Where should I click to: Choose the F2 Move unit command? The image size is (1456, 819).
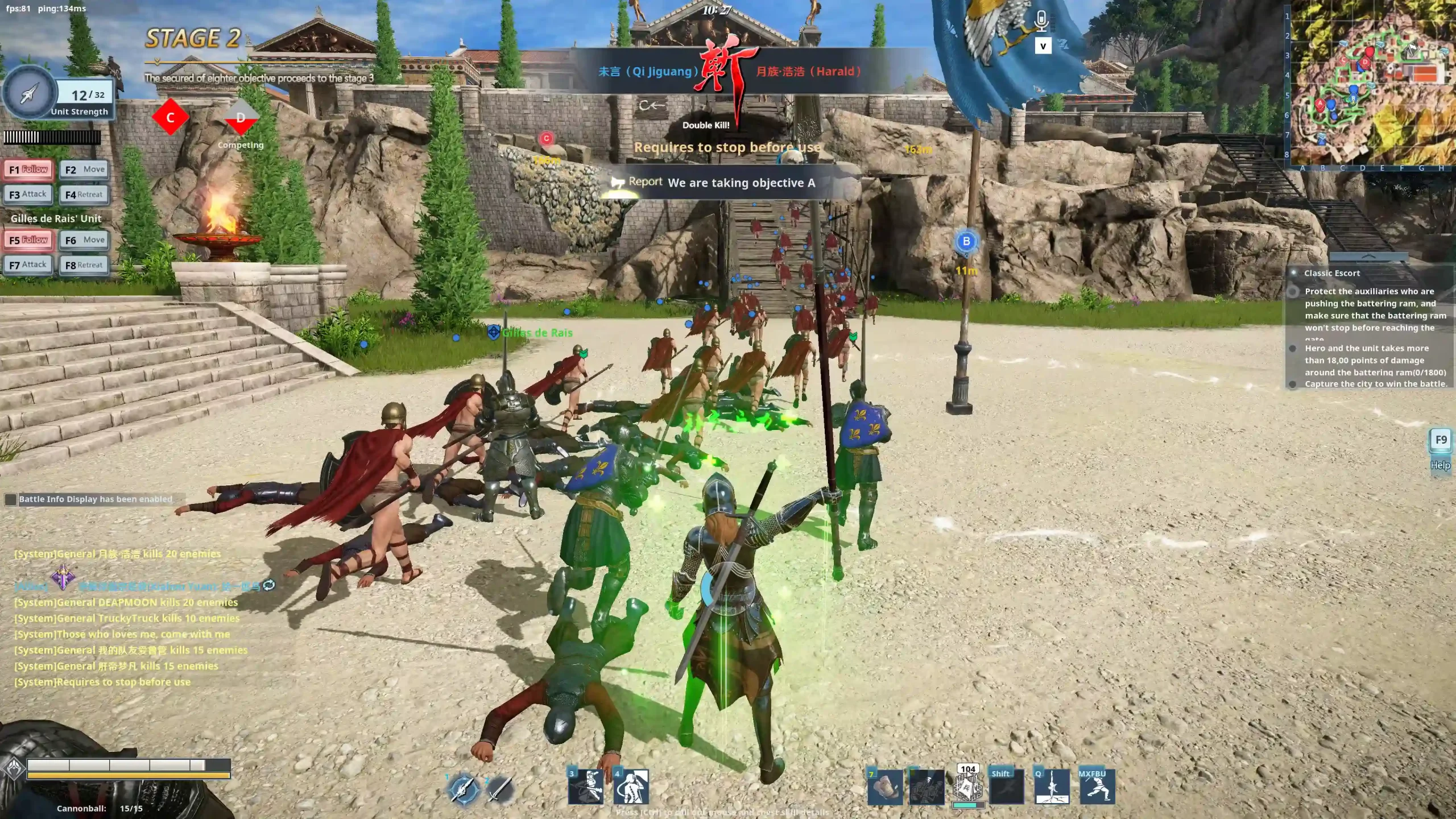[84, 169]
